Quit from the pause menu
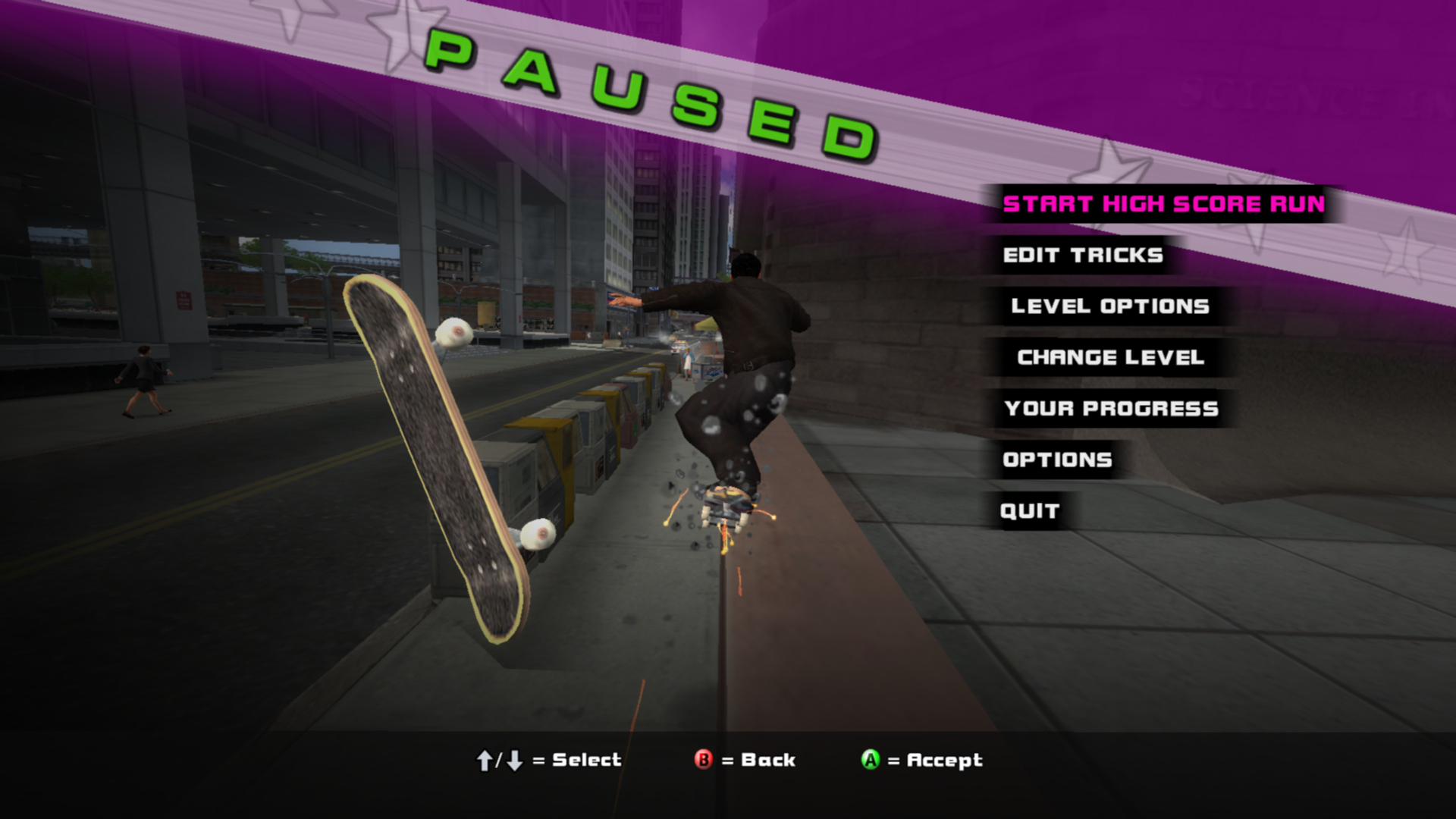This screenshot has height=819, width=1456. click(1029, 511)
